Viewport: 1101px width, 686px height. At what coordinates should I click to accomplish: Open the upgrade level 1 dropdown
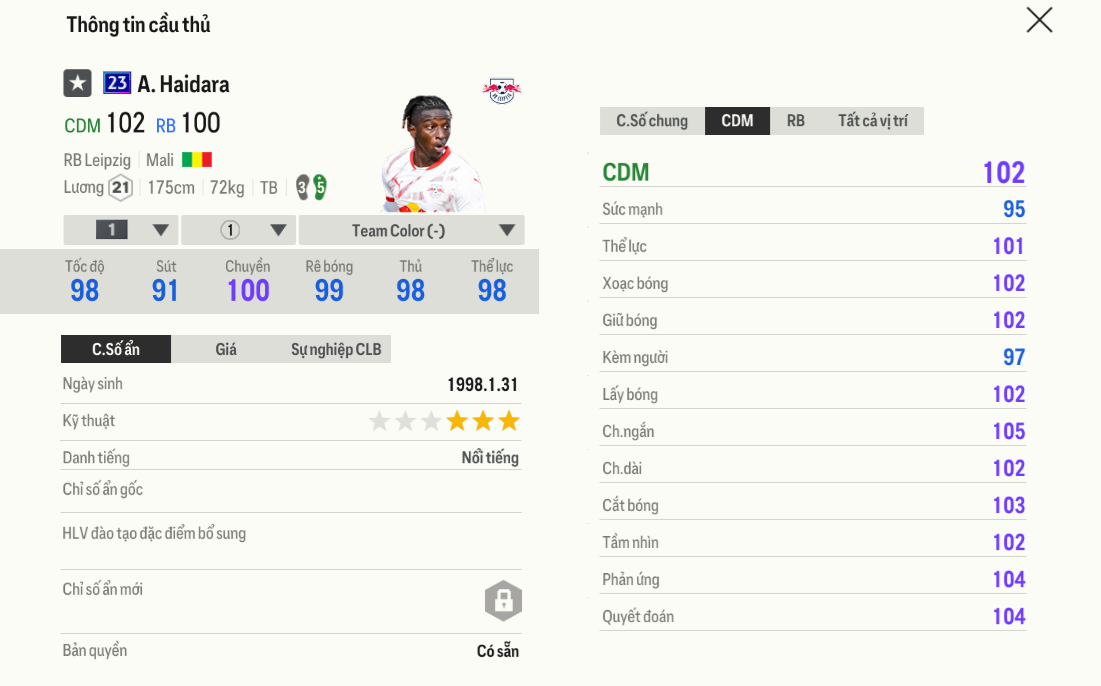click(x=121, y=230)
